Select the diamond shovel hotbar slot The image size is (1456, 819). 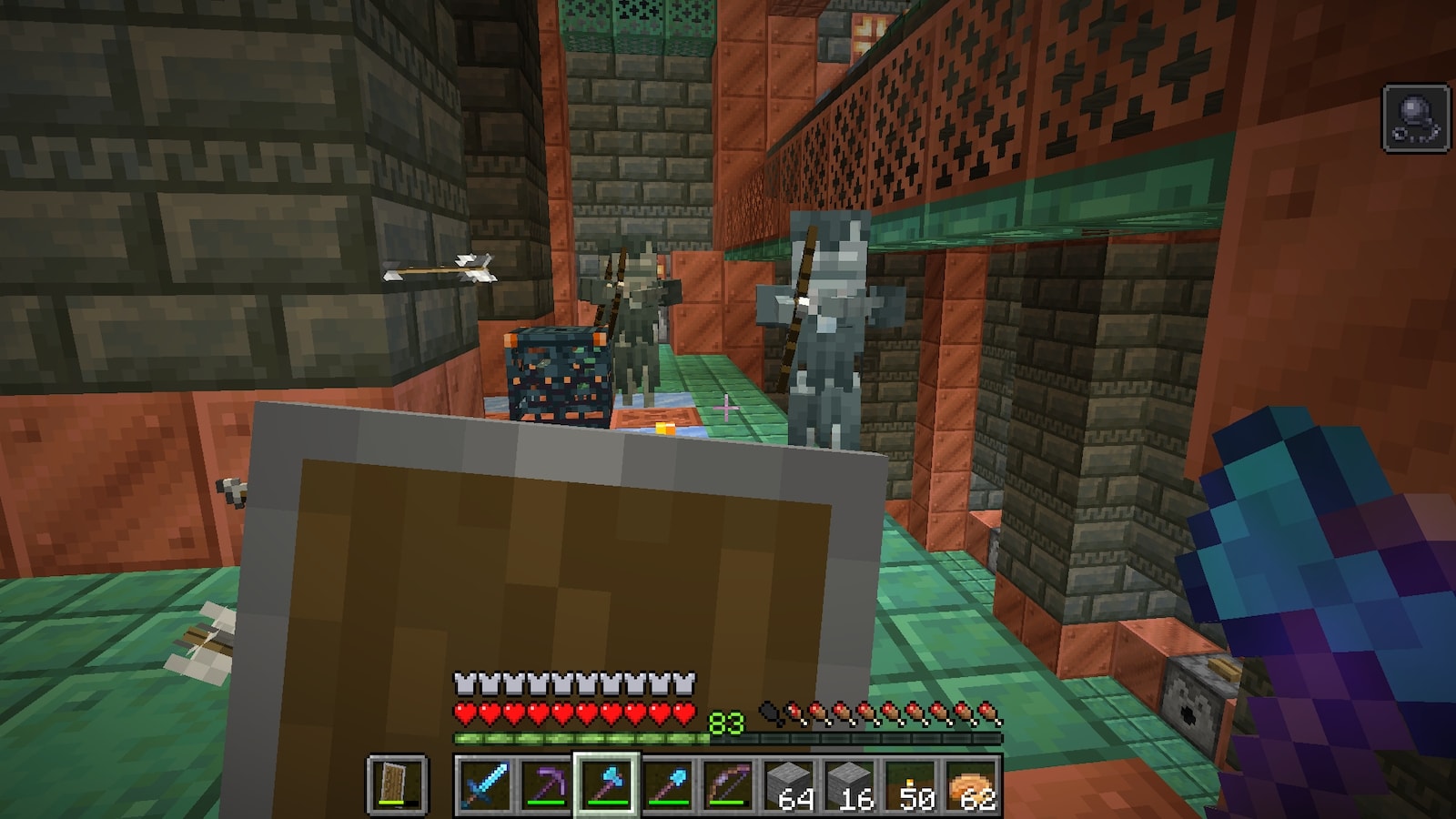click(667, 784)
